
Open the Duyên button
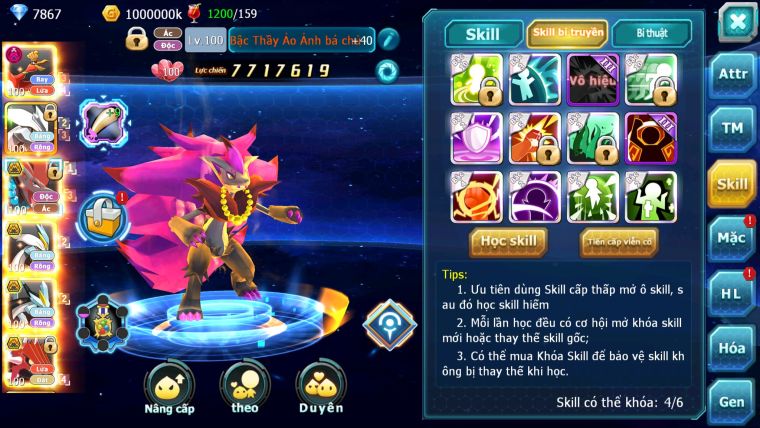pyautogui.click(x=321, y=390)
